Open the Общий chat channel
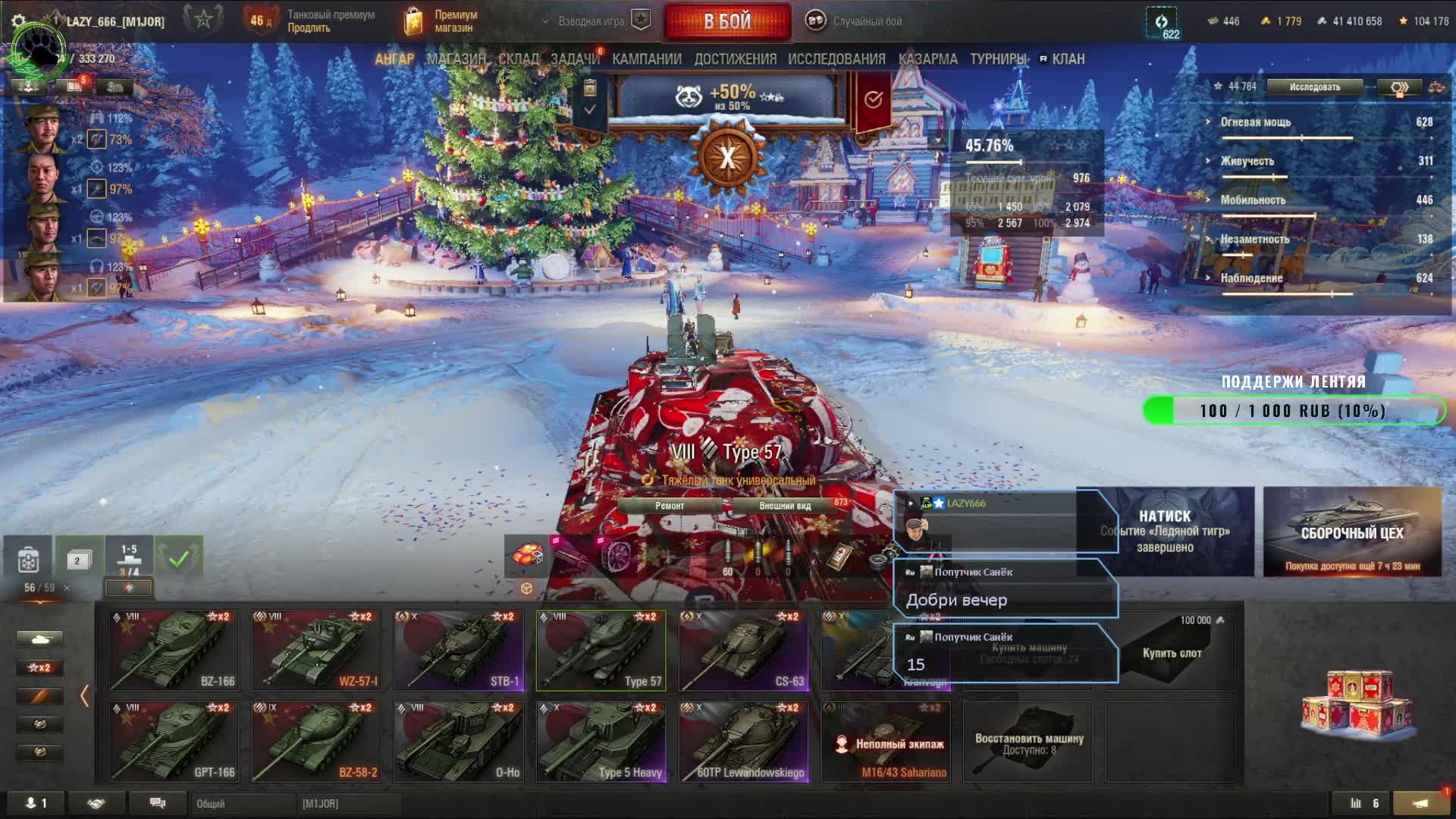 [243, 803]
